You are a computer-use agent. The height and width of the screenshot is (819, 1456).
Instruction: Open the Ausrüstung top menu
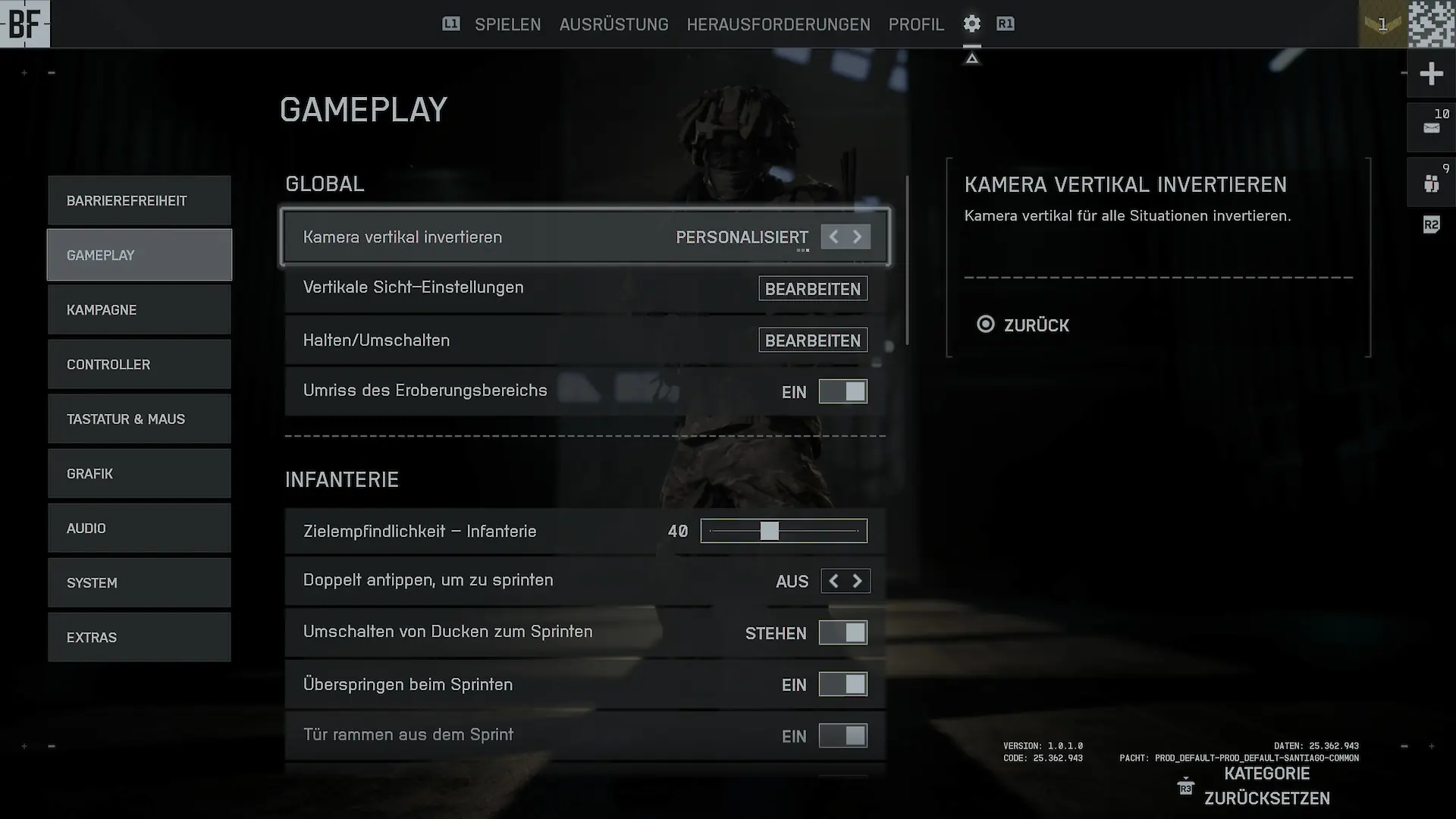coord(613,24)
